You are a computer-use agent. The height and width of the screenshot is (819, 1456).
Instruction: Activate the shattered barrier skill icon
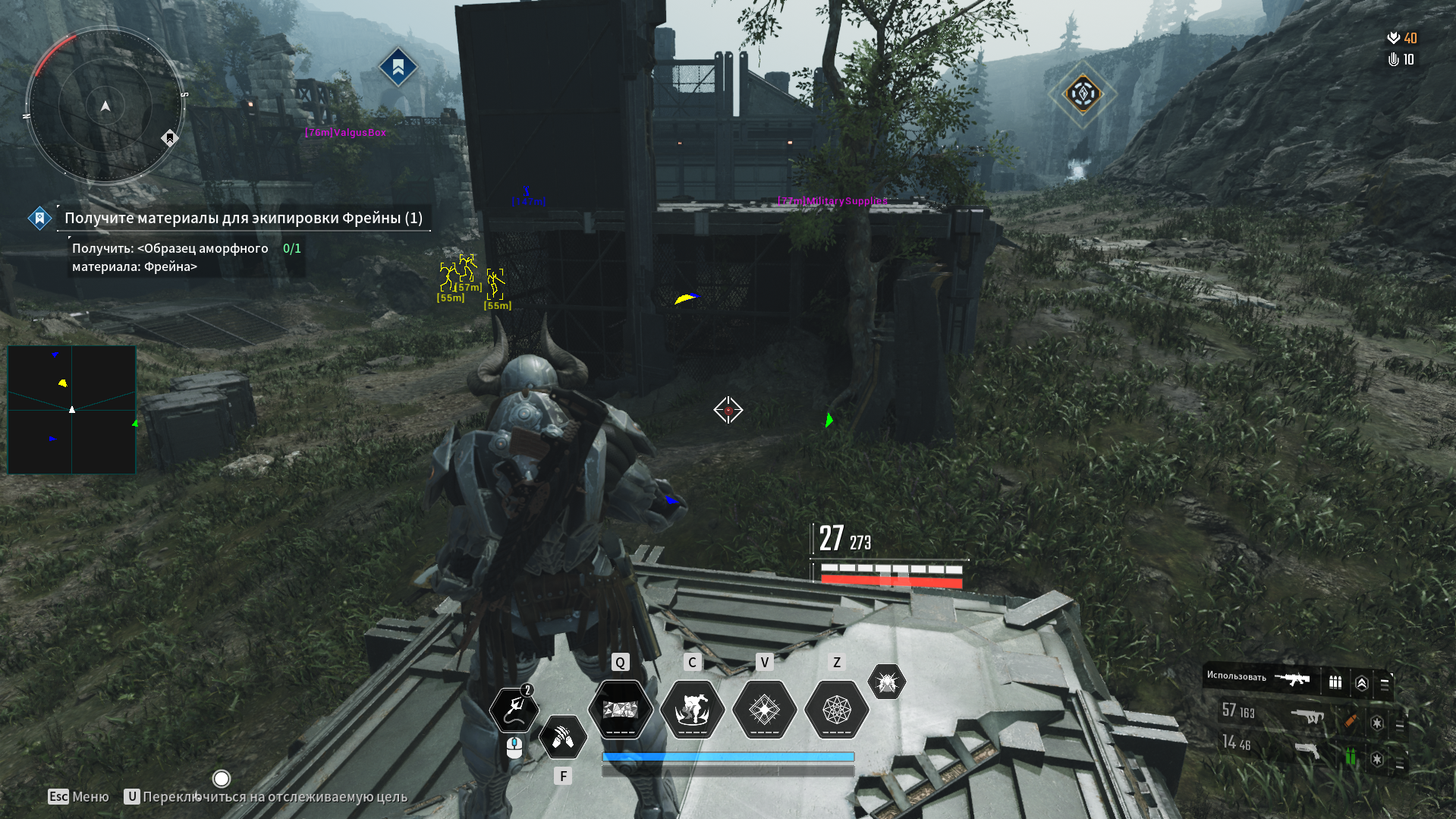pyautogui.click(x=620, y=710)
